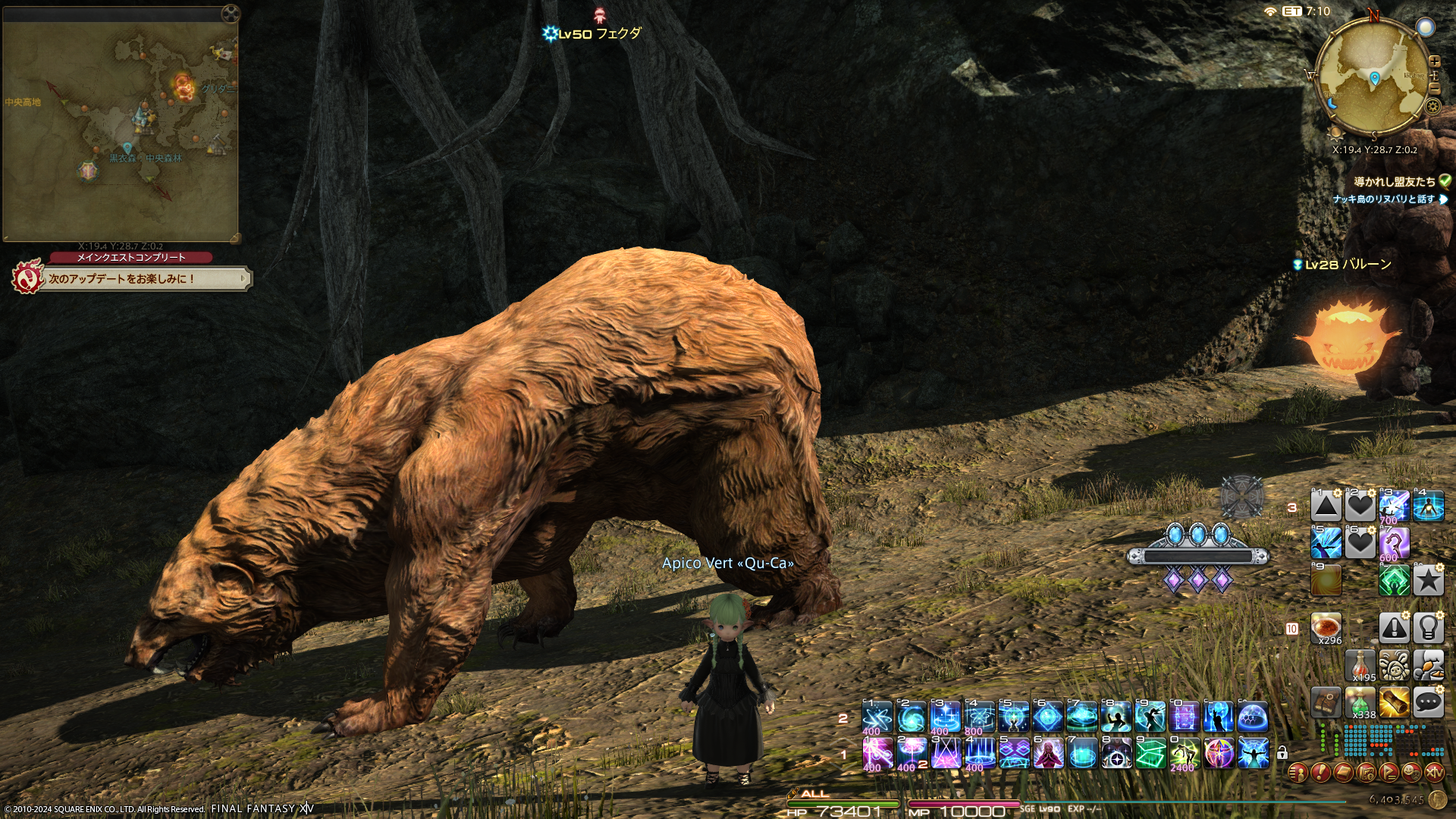Trigger the warning triangle macro
The width and height of the screenshot is (1456, 819).
coord(1395,628)
